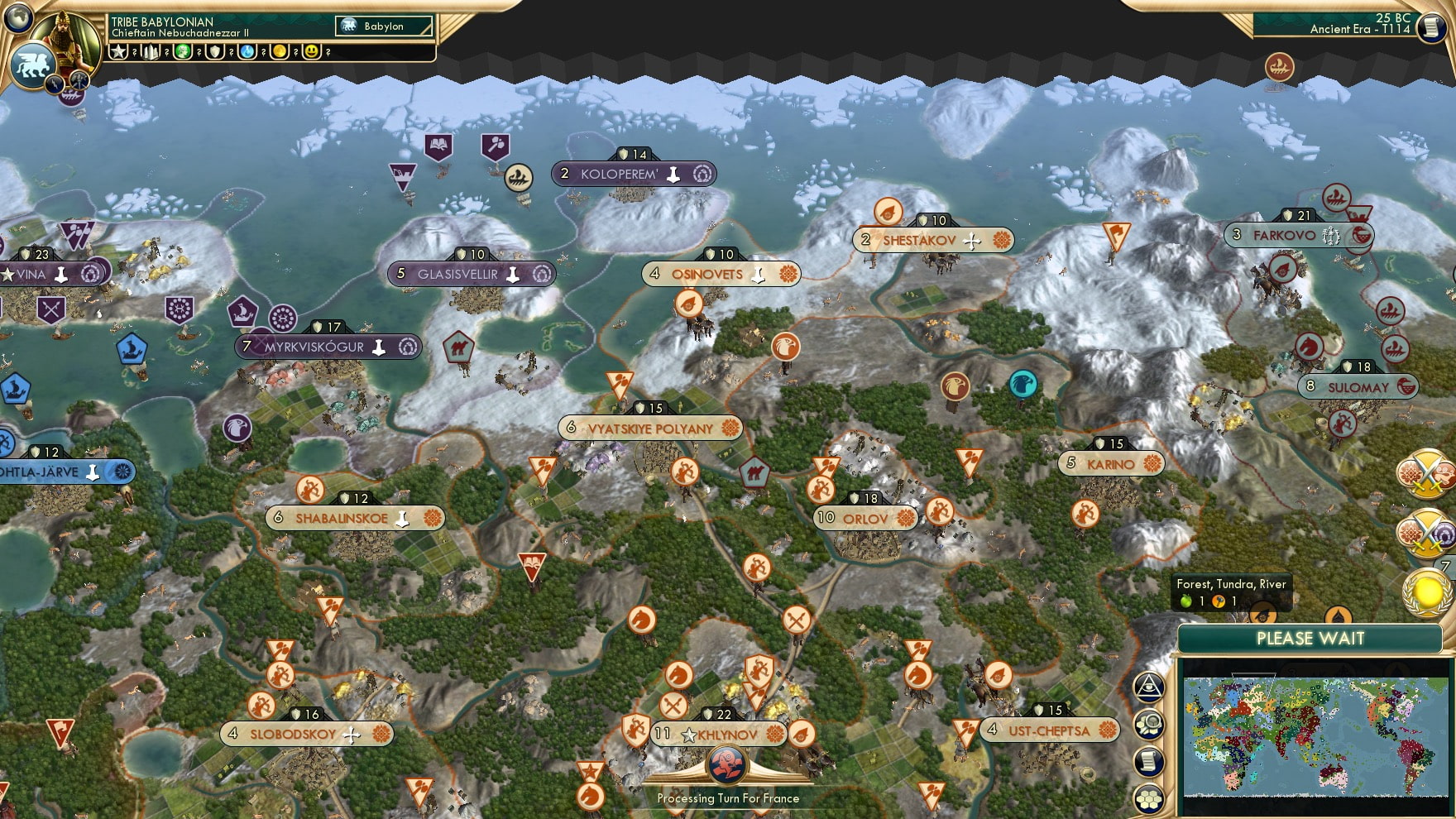The image size is (1456, 819).
Task: Click the white shield icon in the stat bar
Action: [x=217, y=51]
